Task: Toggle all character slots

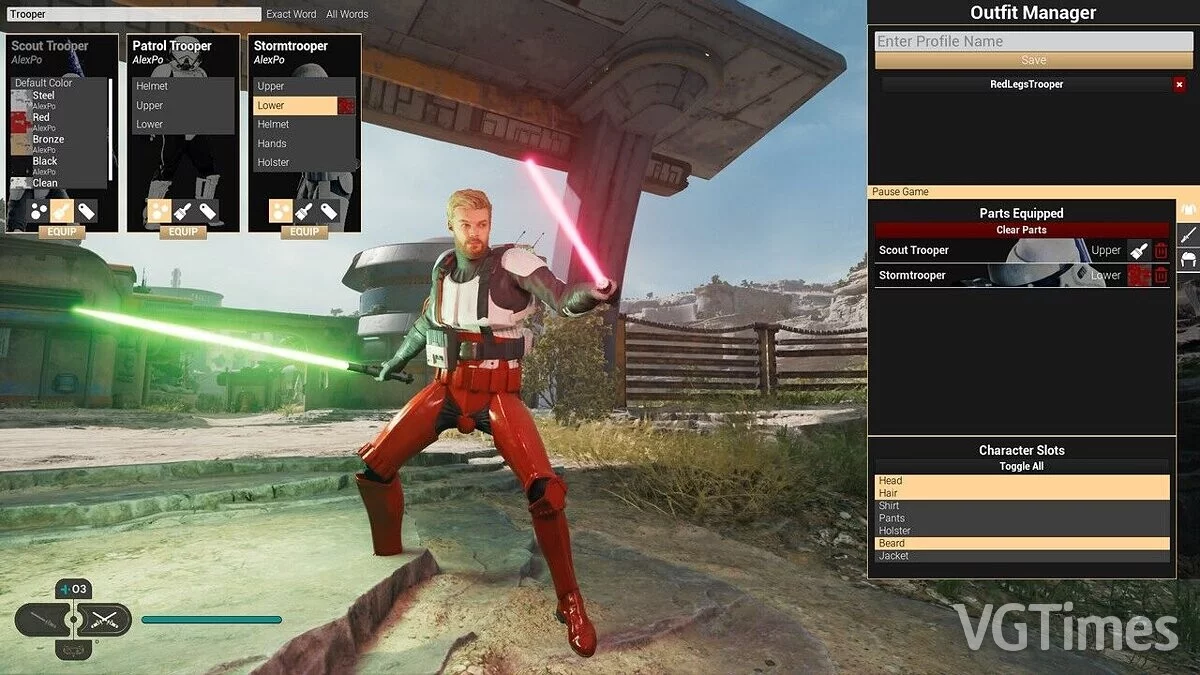Action: click(1021, 467)
